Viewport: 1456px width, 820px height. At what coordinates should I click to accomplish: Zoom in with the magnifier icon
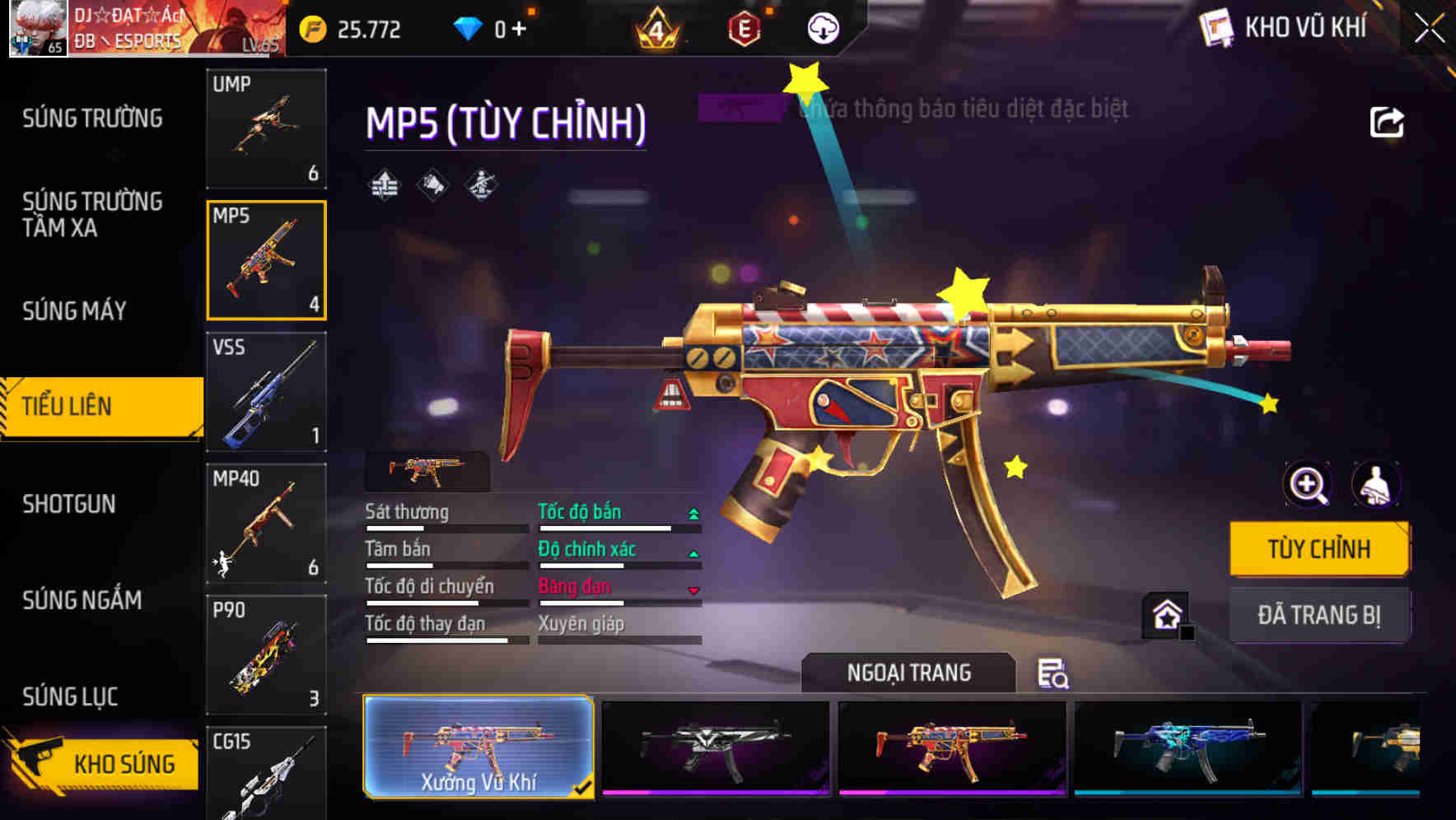coord(1308,484)
